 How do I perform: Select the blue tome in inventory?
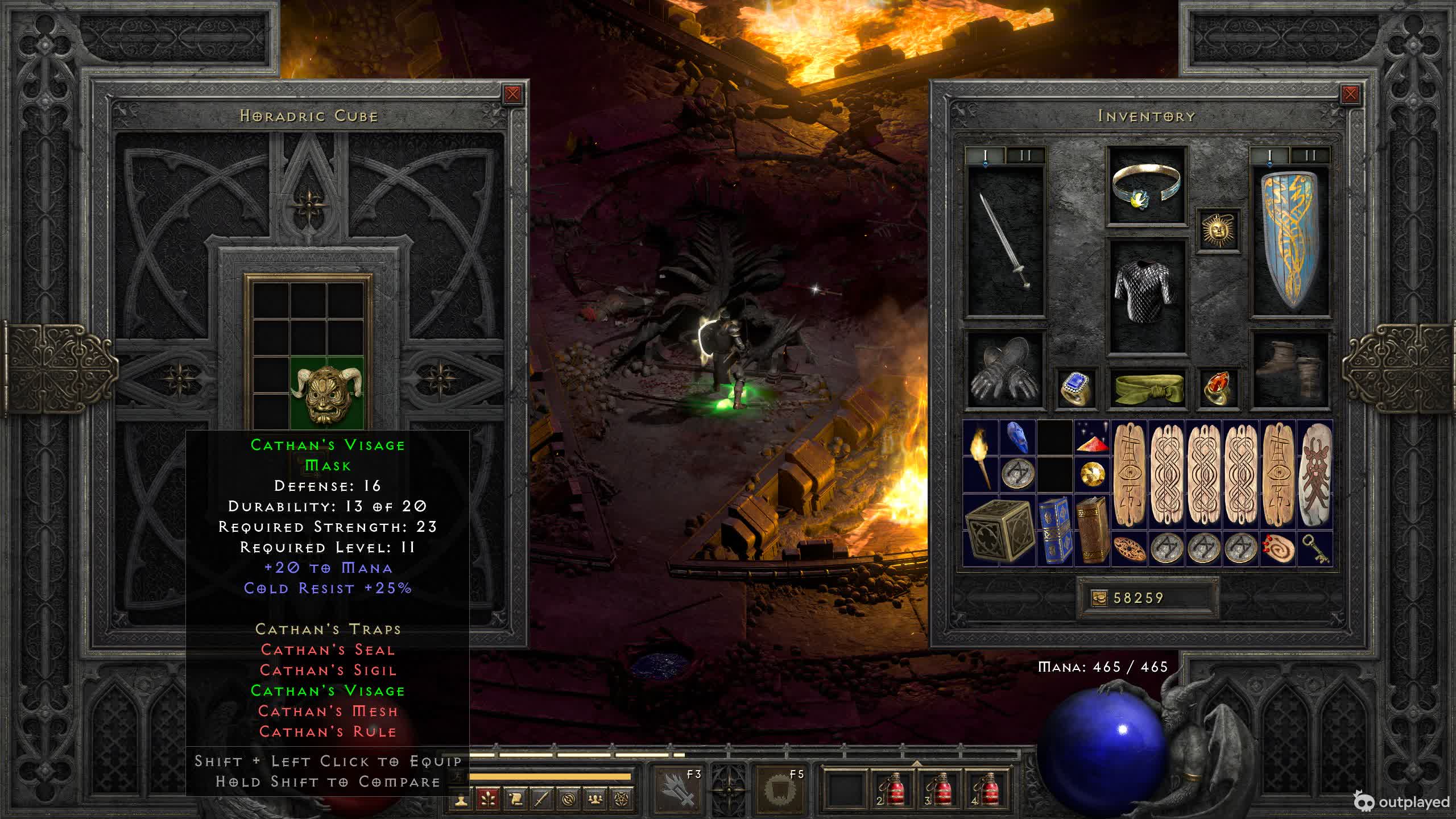[x=1054, y=530]
